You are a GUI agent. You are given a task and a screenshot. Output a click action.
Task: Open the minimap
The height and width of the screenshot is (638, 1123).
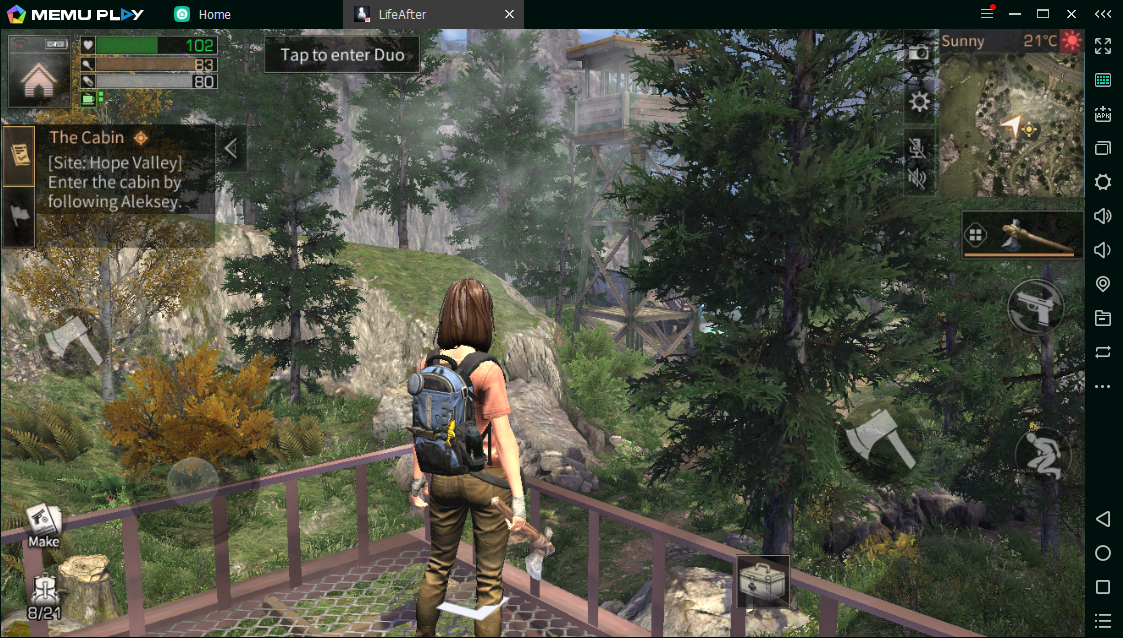click(x=1011, y=123)
